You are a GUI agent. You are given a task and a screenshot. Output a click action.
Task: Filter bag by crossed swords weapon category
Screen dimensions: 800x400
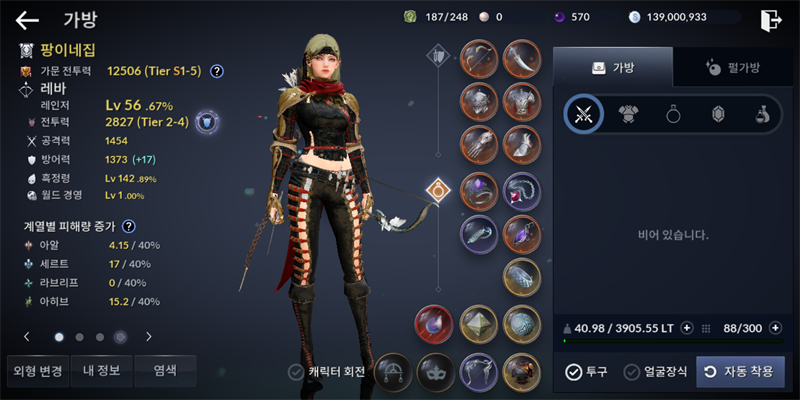(583, 115)
